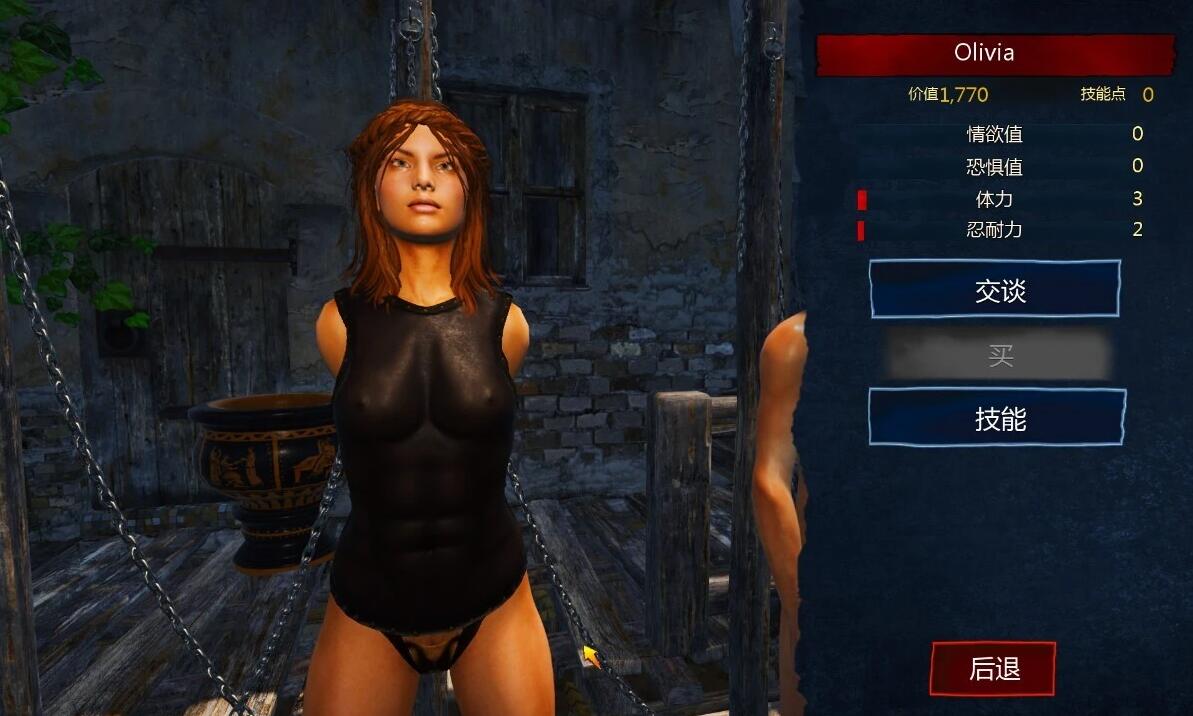Select the greyed-out 买 buy button
The height and width of the screenshot is (716, 1193).
tap(999, 355)
